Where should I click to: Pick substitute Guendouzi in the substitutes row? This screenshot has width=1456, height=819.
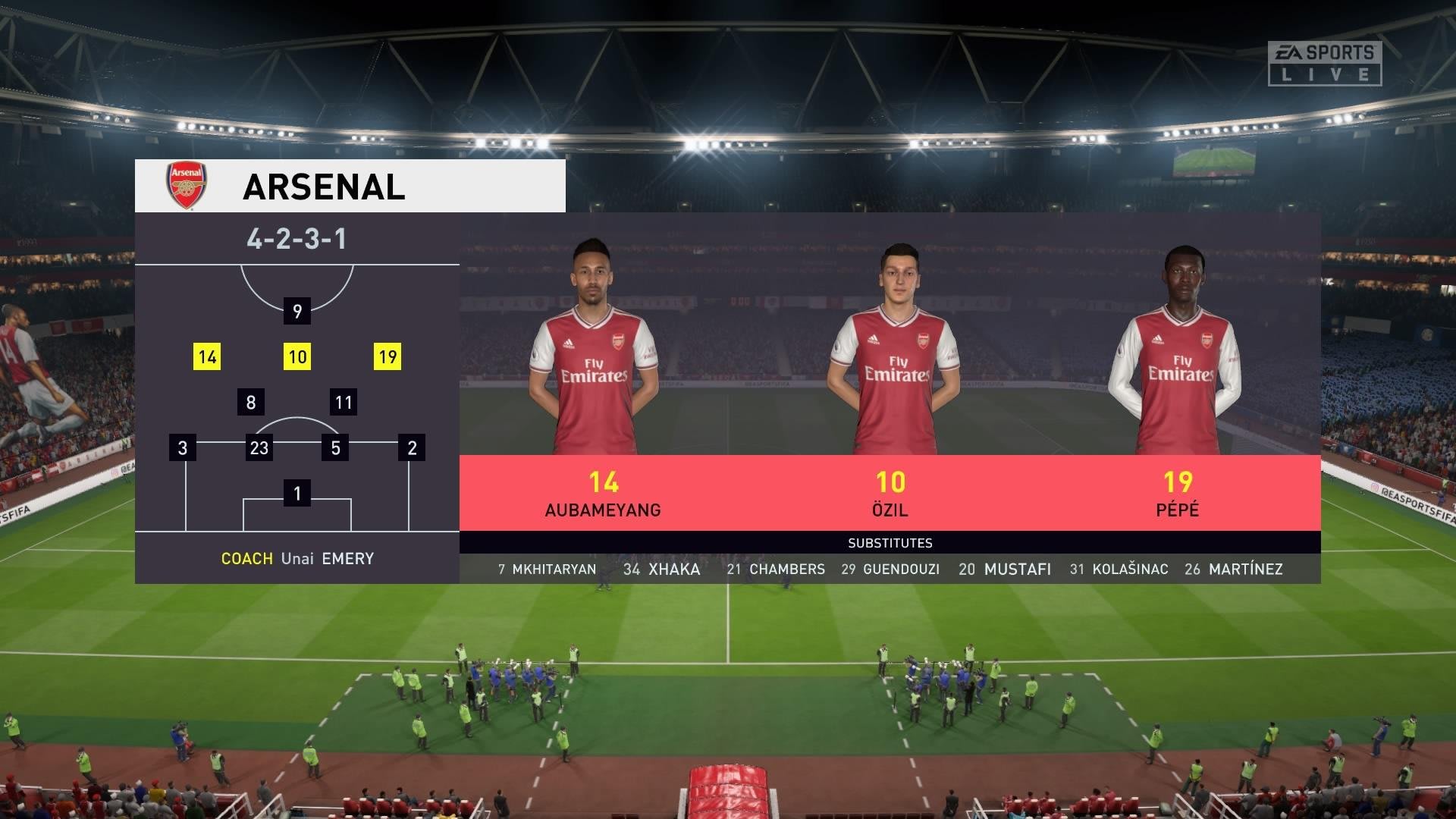tap(890, 570)
